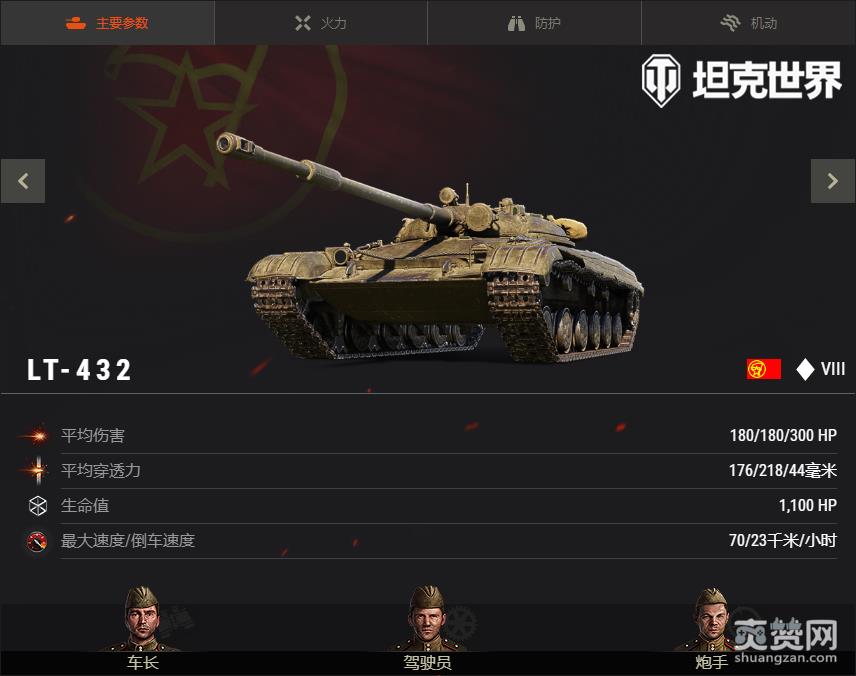Pick the 炮手 gunner portrait

711,623
